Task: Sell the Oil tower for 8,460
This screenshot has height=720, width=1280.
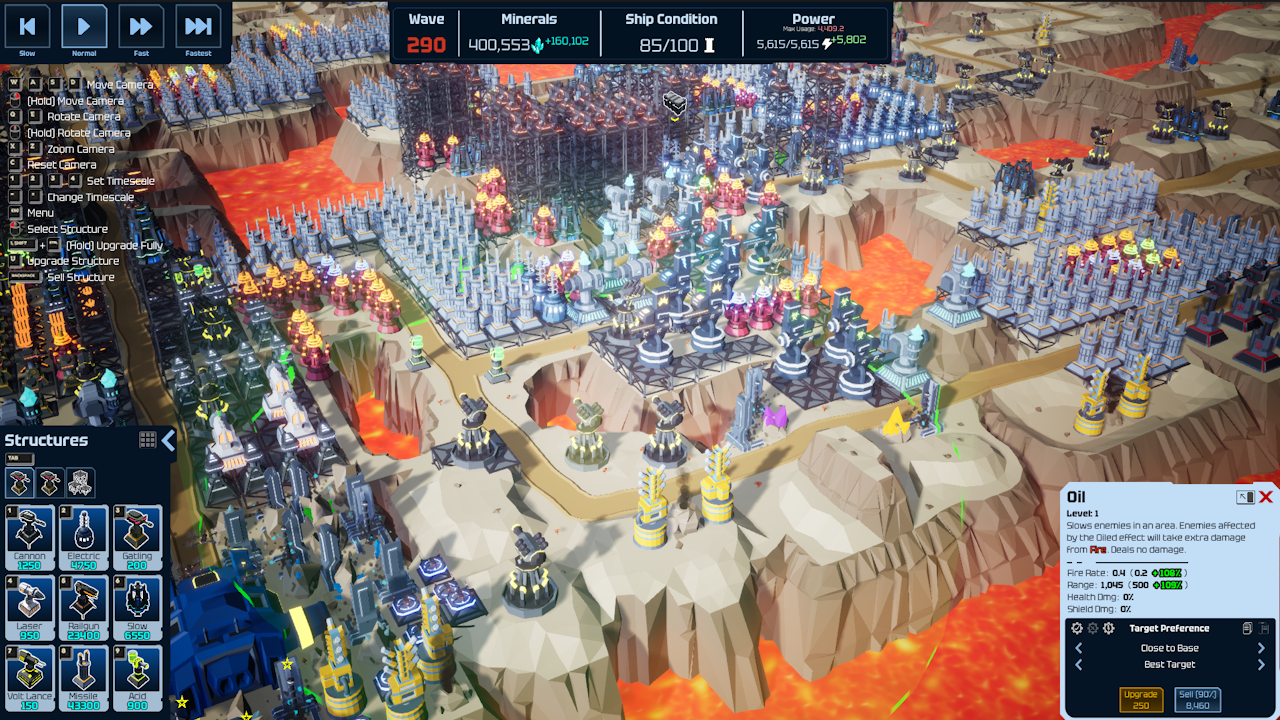Action: click(x=1197, y=699)
